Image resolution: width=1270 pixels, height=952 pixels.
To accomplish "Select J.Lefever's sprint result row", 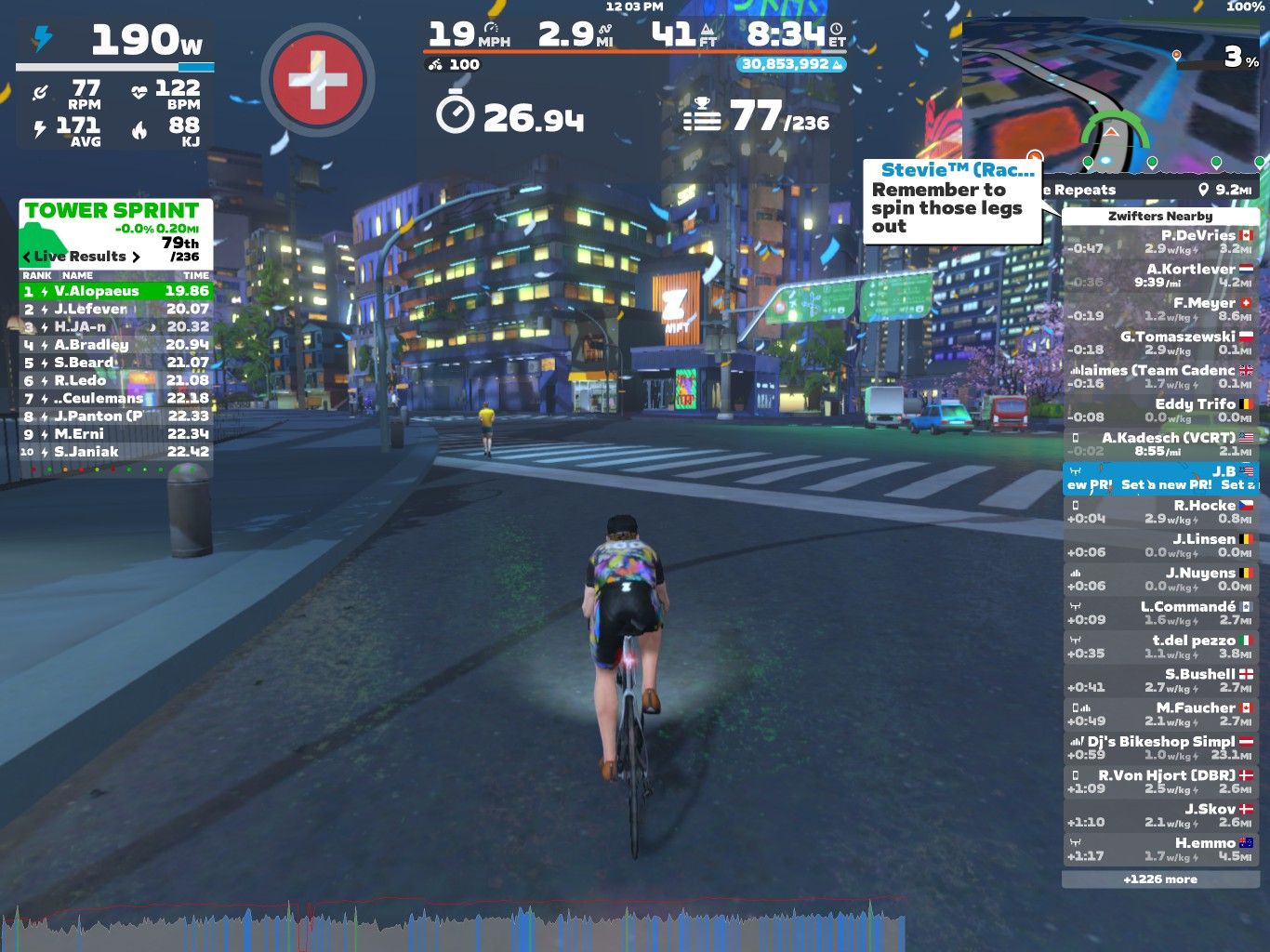I will click(x=115, y=309).
